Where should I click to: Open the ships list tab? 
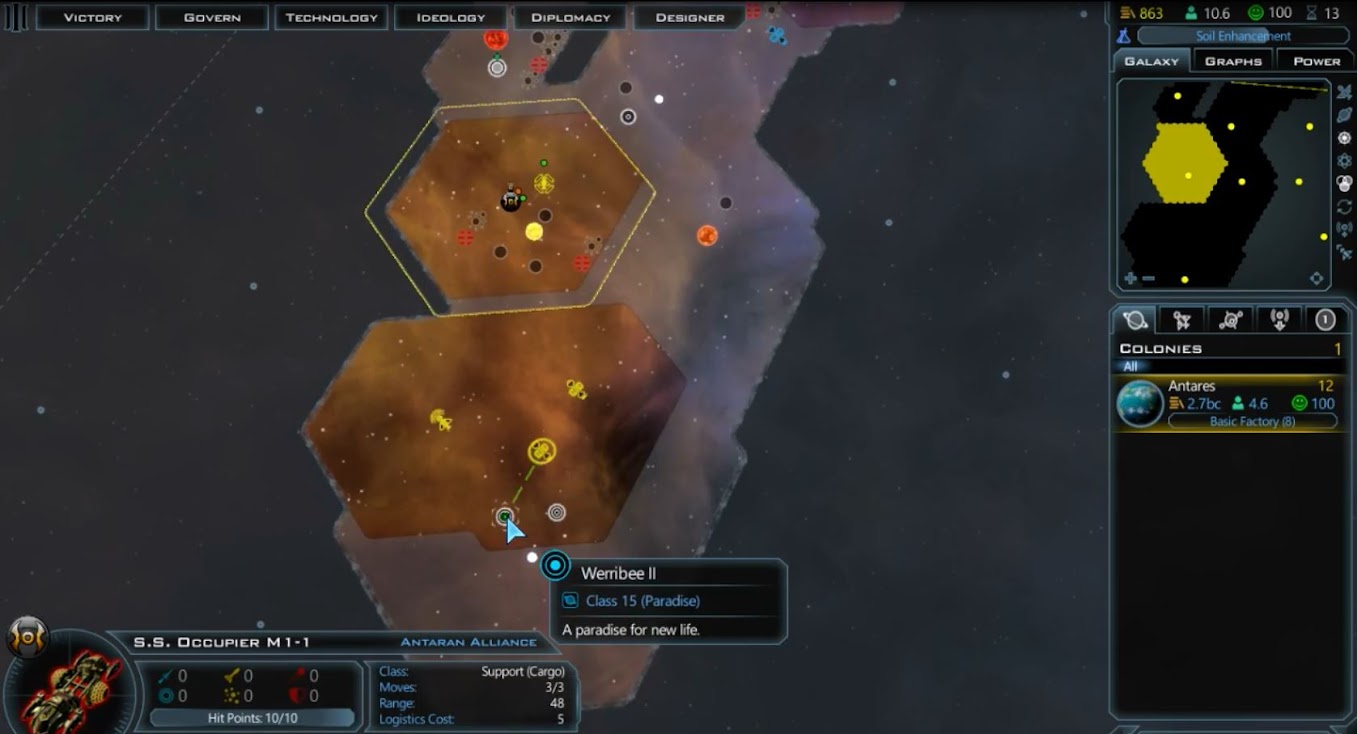[x=1182, y=320]
